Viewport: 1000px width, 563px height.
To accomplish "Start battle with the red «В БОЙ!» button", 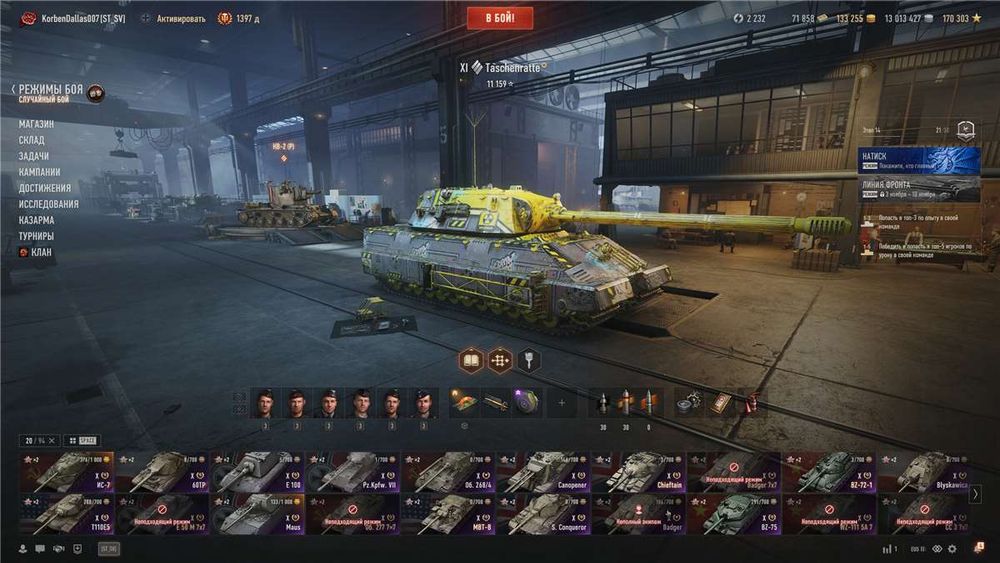I will point(500,18).
